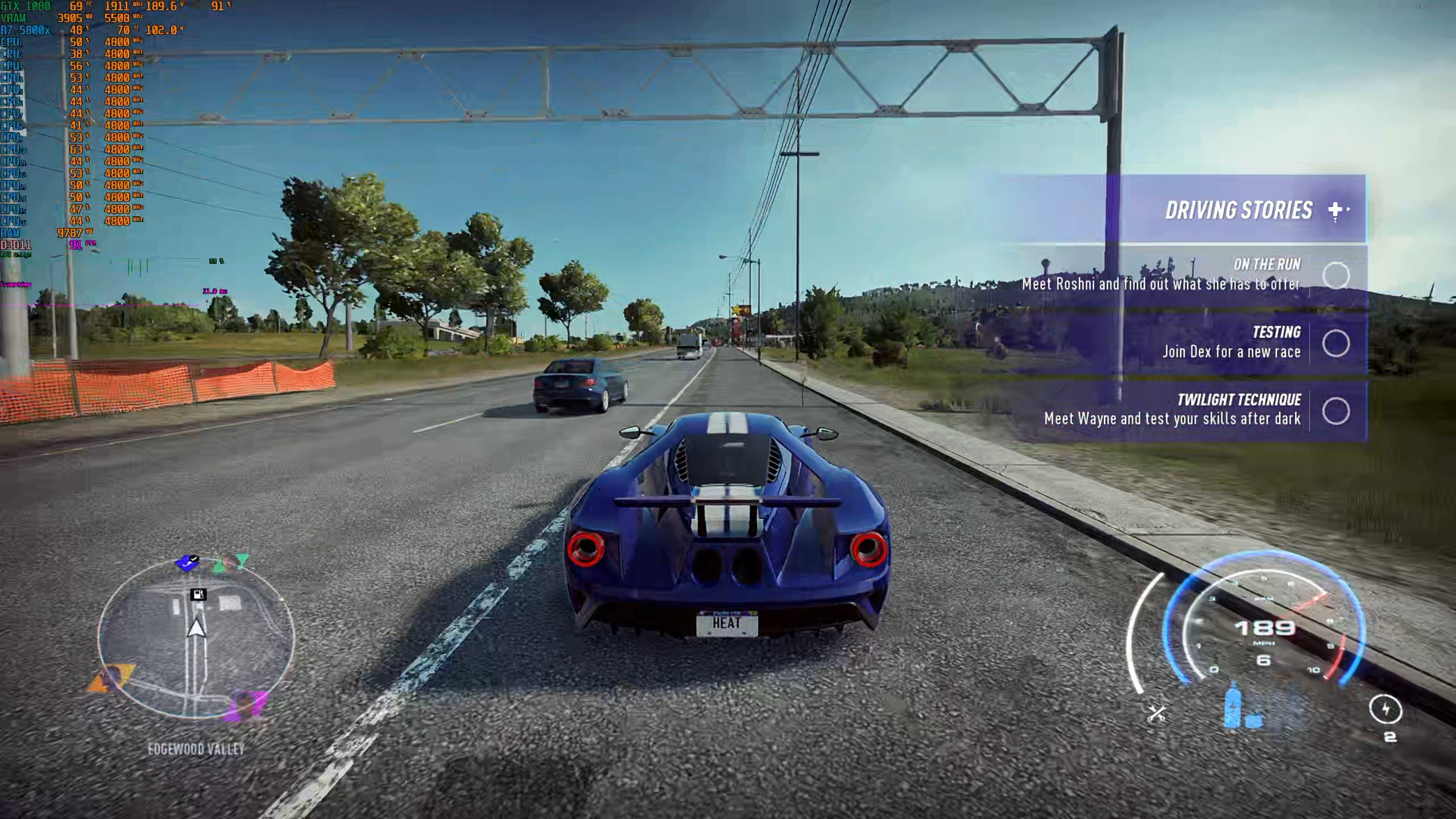Screen dimensions: 1456x819
Task: Click the gas station marker on minimap
Action: coord(198,594)
